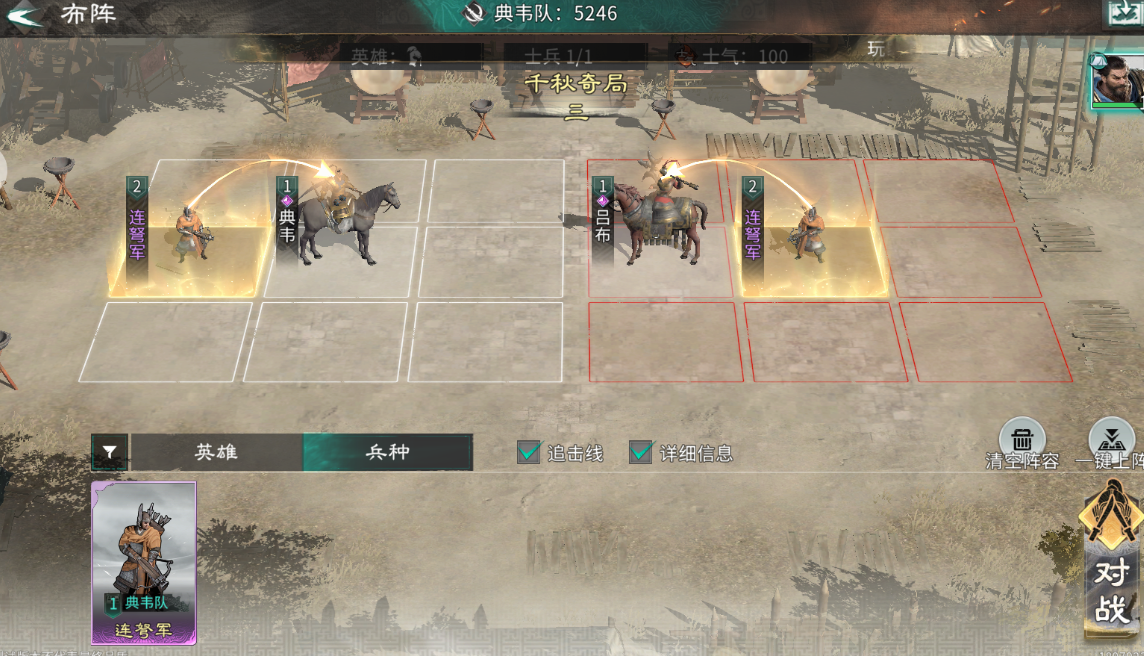Go back using the top-left arrow
1144x656 pixels.
24,15
